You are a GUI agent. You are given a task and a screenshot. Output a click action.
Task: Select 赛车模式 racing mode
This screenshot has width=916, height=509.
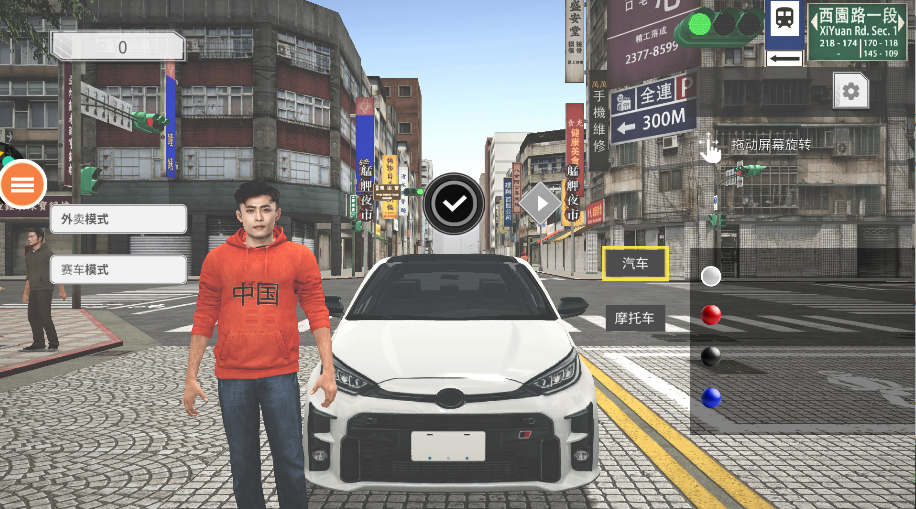pos(118,269)
